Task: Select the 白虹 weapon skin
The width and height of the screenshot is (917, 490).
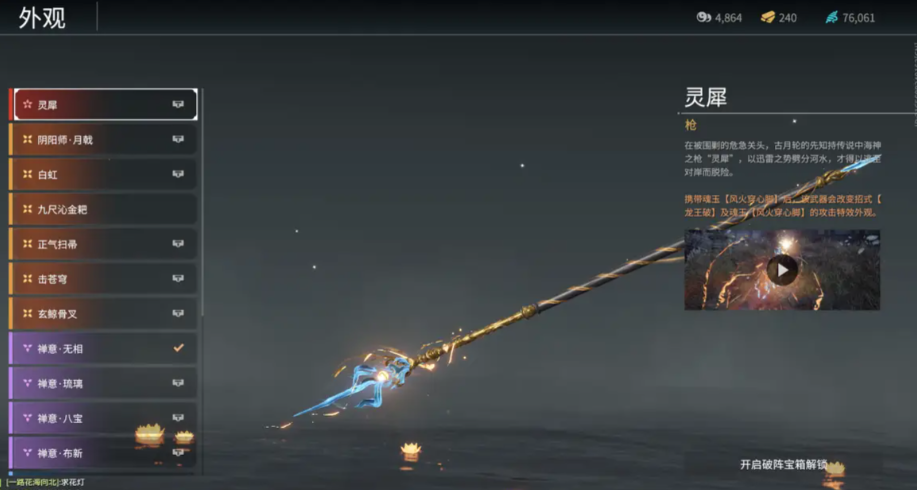Action: 103,174
